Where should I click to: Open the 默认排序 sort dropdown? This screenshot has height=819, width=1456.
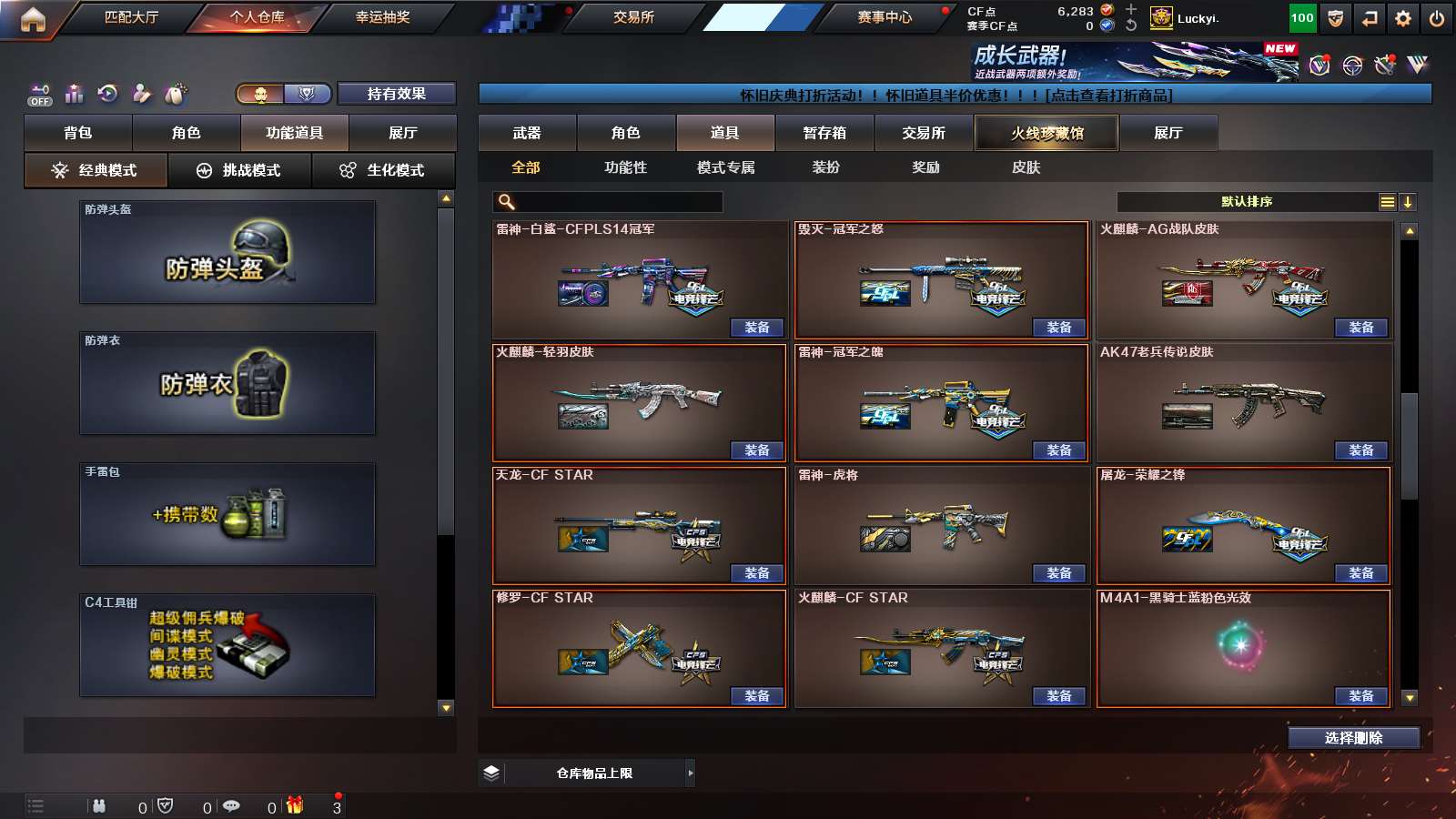[1248, 202]
